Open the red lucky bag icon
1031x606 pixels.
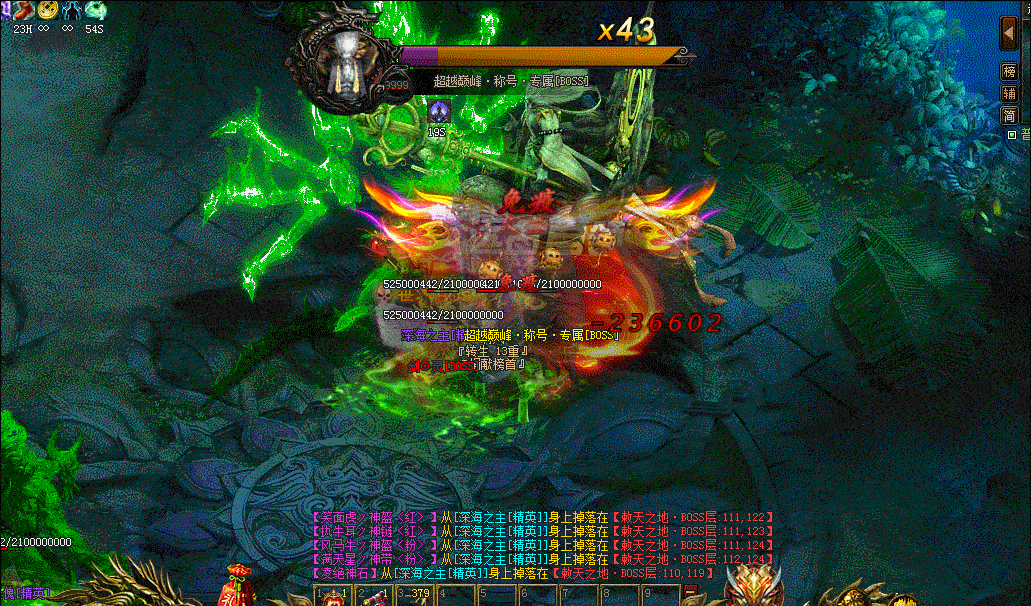pos(238,584)
